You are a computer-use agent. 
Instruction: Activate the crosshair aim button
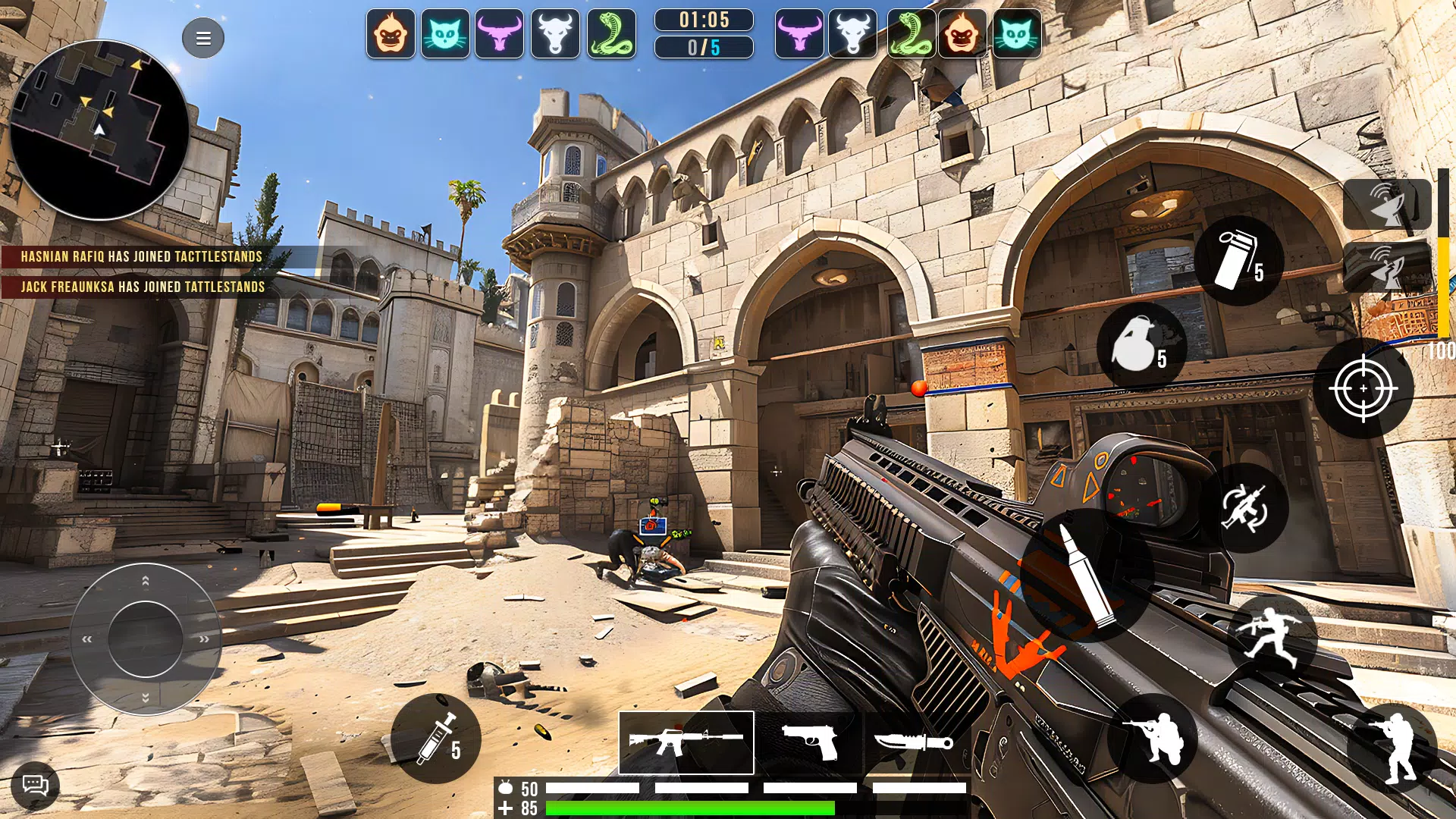tap(1363, 388)
